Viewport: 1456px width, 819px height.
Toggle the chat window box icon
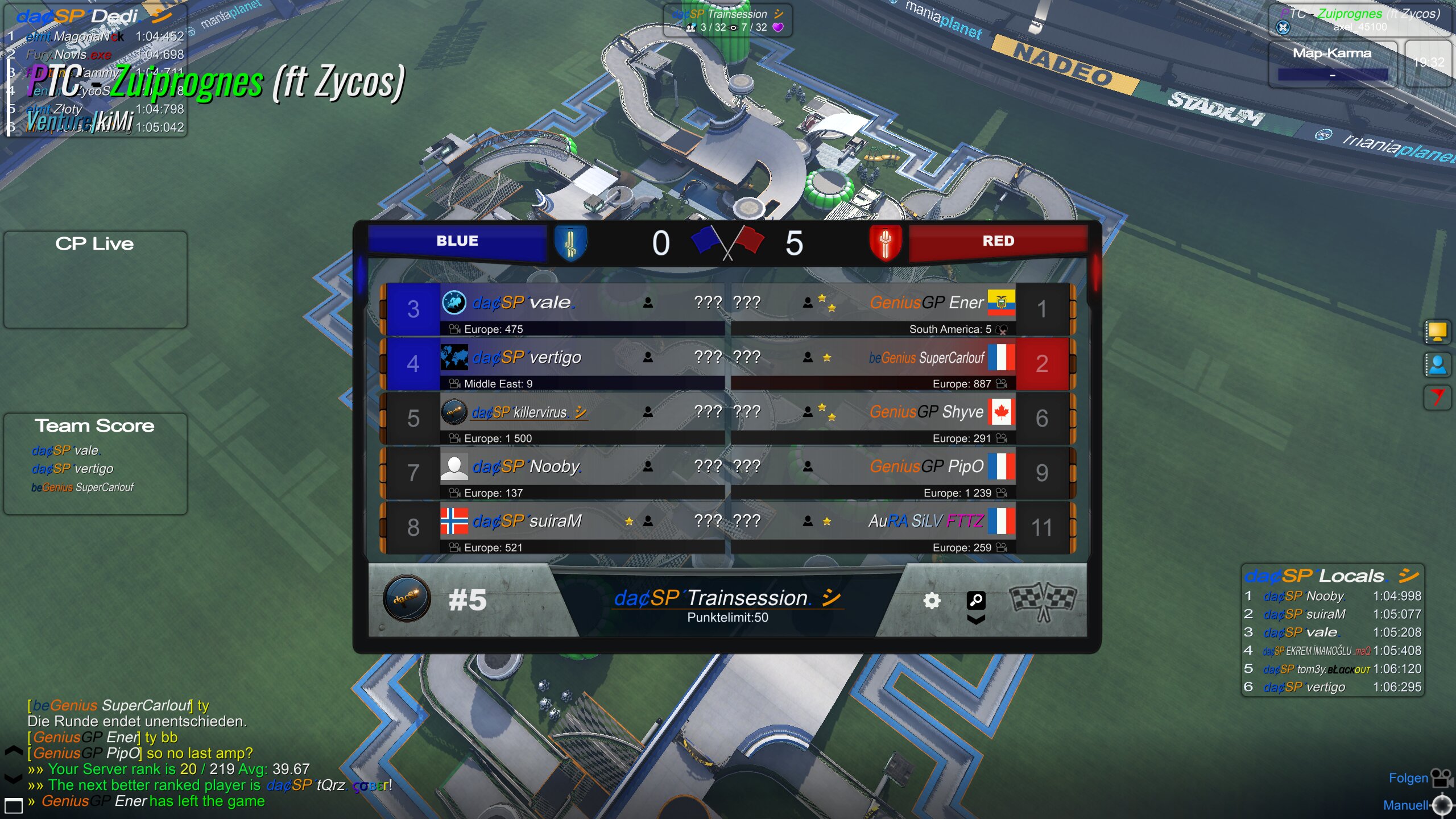tap(13, 805)
